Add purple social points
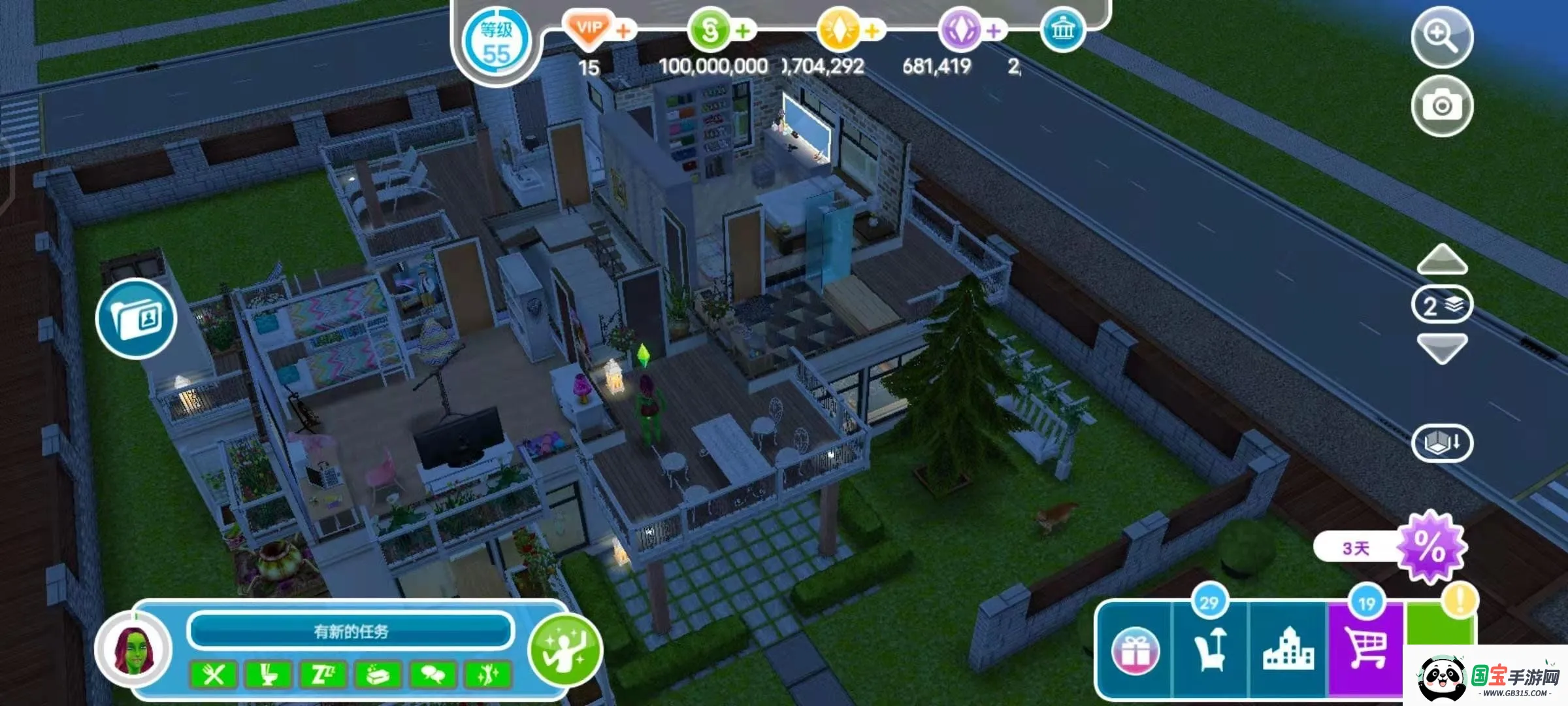Screen dimensions: 1568x706 pos(994,31)
